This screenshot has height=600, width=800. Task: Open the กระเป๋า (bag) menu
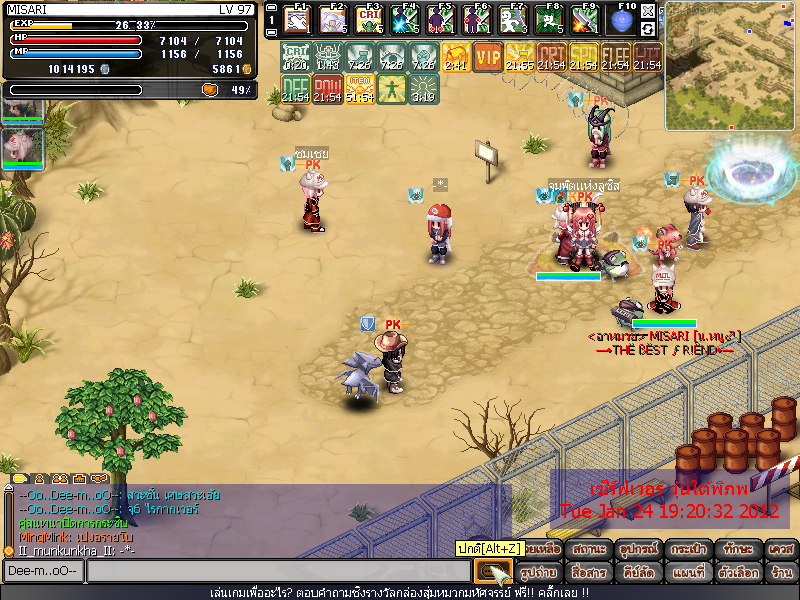click(x=686, y=549)
